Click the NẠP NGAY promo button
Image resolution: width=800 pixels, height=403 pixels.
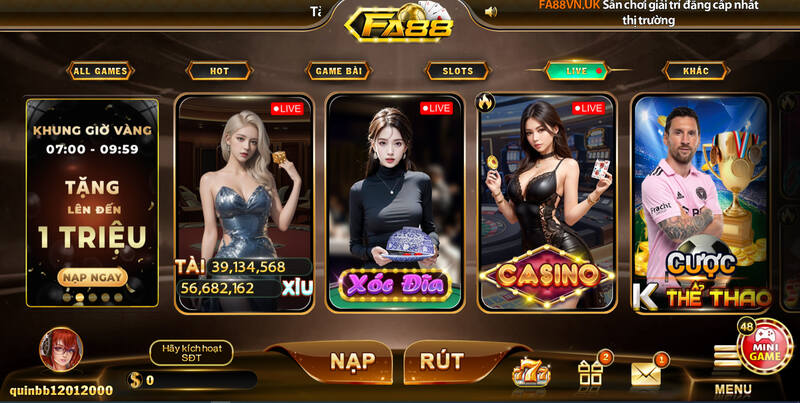tap(92, 277)
